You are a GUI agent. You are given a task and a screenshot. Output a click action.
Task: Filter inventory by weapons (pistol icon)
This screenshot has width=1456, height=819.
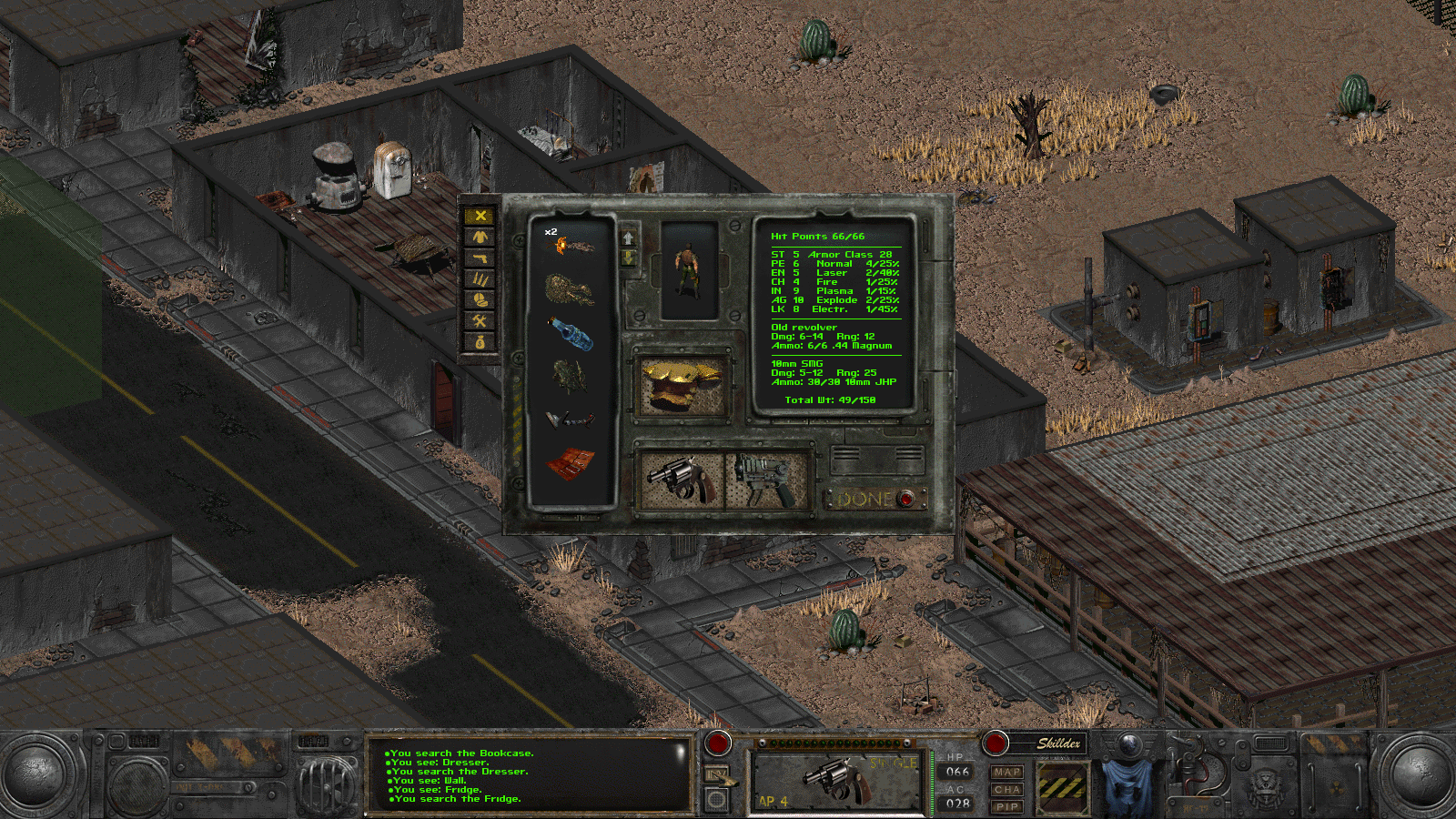pos(480,258)
